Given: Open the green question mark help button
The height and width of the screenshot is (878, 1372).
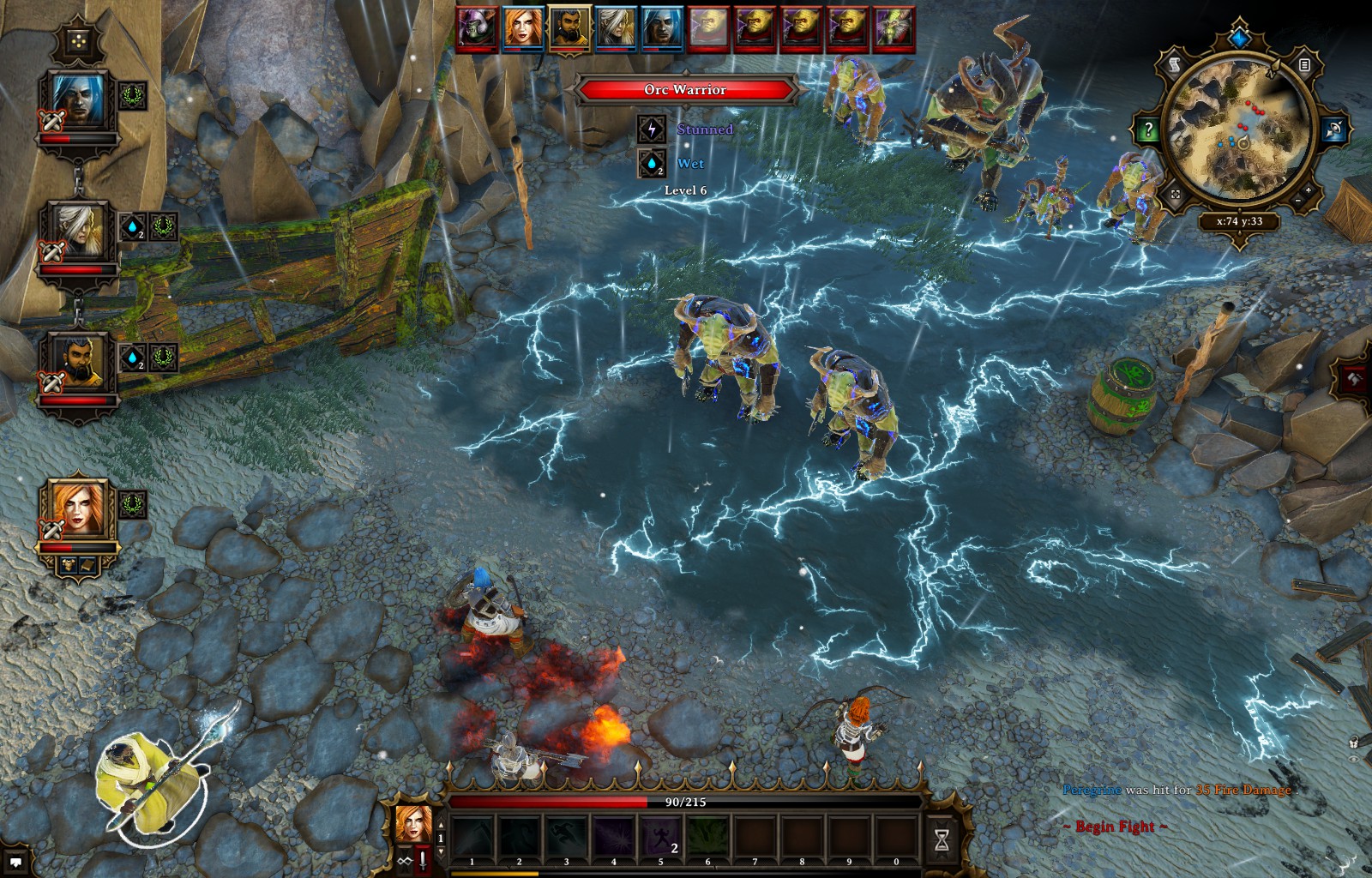Looking at the screenshot, I should (1148, 130).
